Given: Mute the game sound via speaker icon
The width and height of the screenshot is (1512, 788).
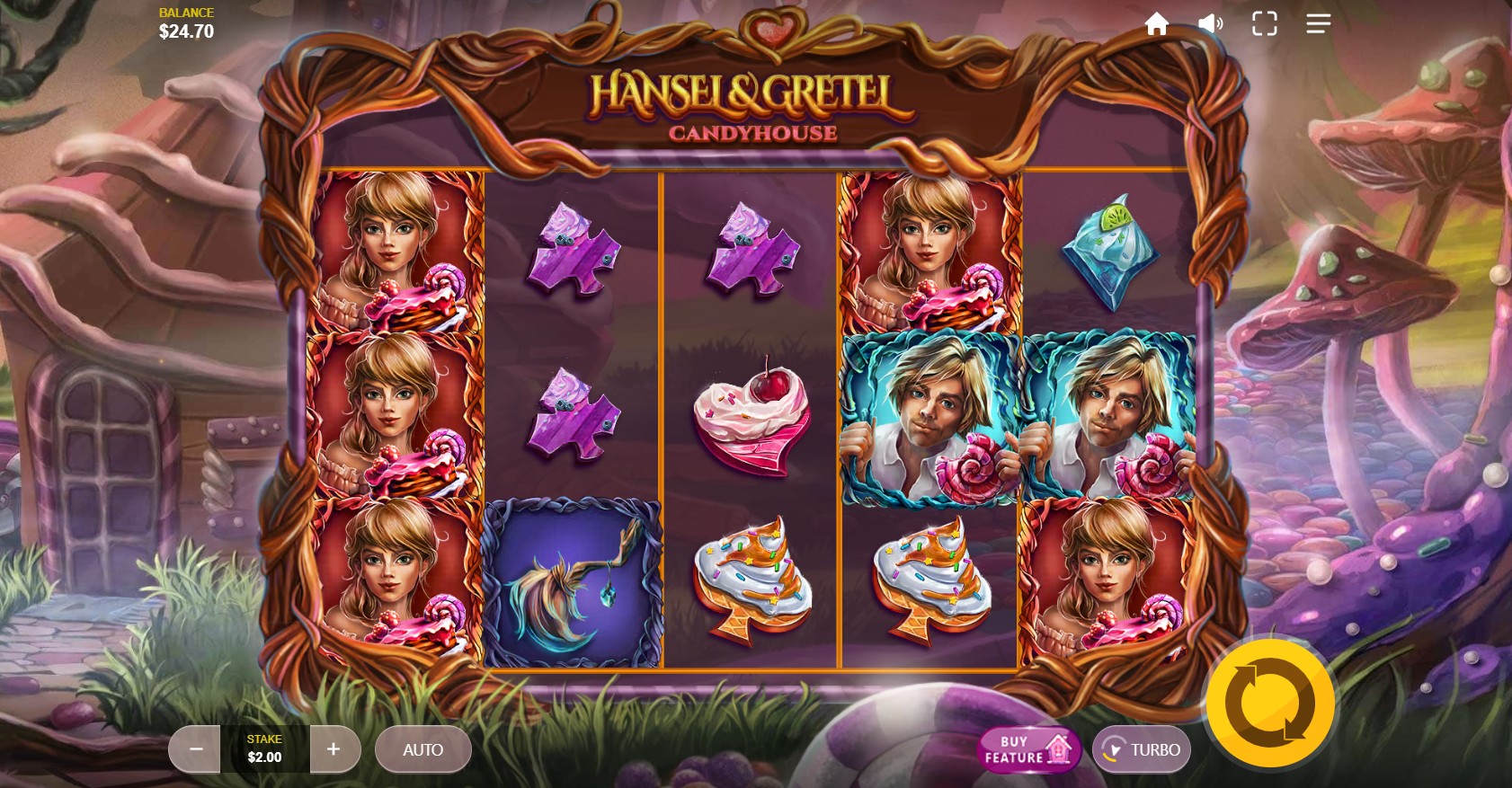Looking at the screenshot, I should (x=1210, y=23).
